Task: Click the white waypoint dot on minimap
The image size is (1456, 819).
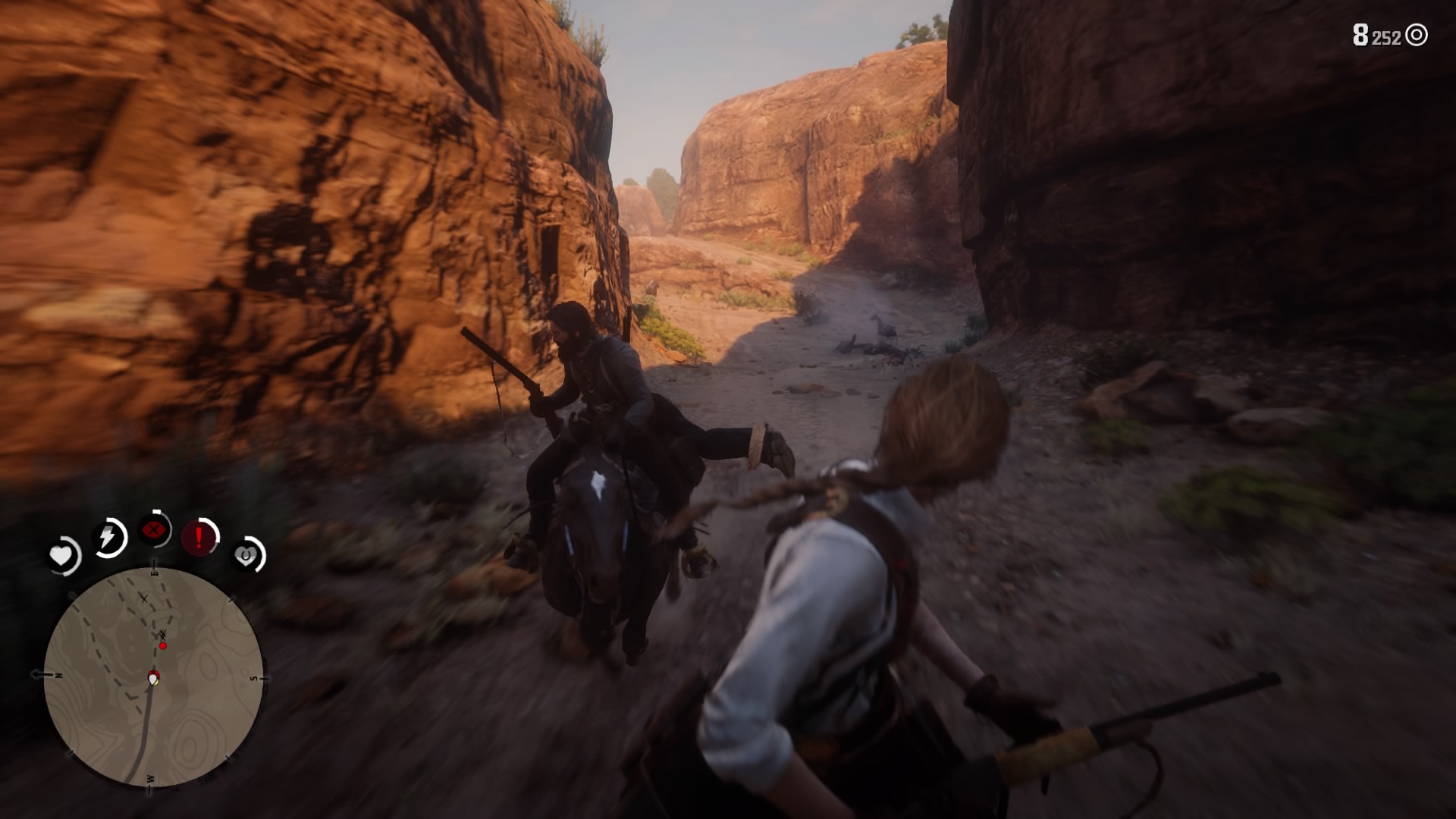Action: [x=153, y=677]
